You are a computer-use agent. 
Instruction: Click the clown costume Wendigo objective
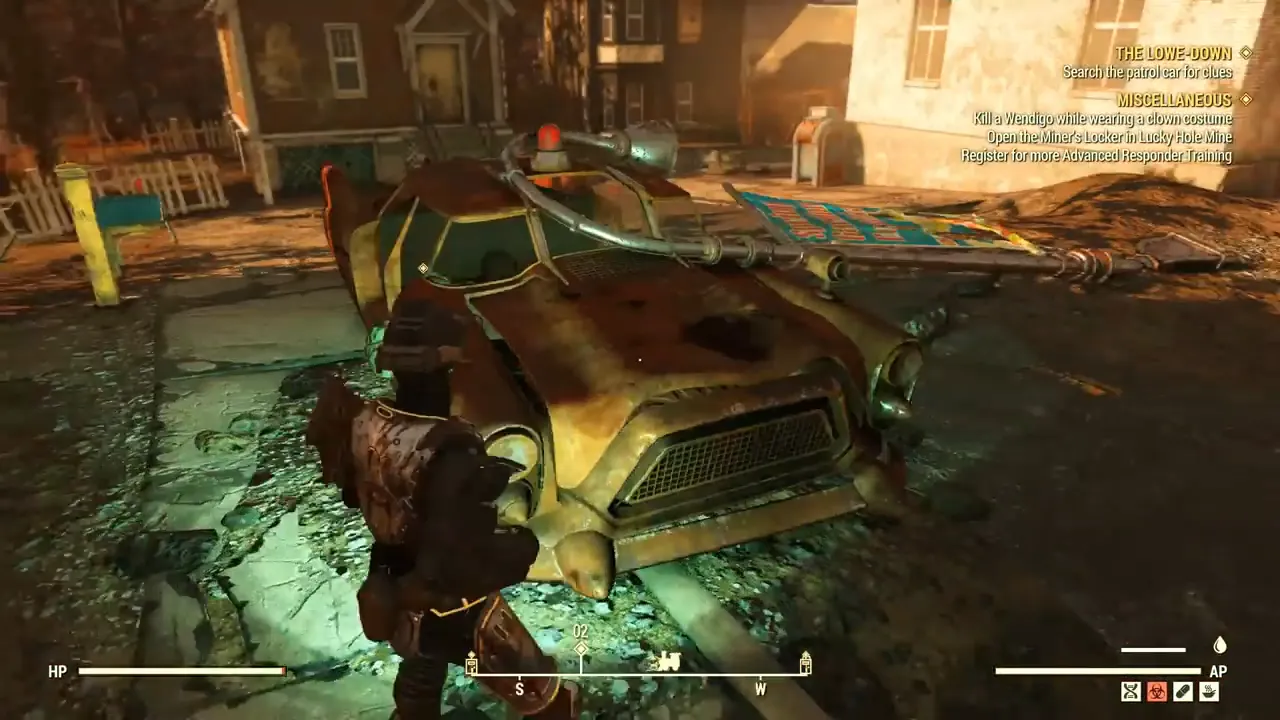point(1103,119)
